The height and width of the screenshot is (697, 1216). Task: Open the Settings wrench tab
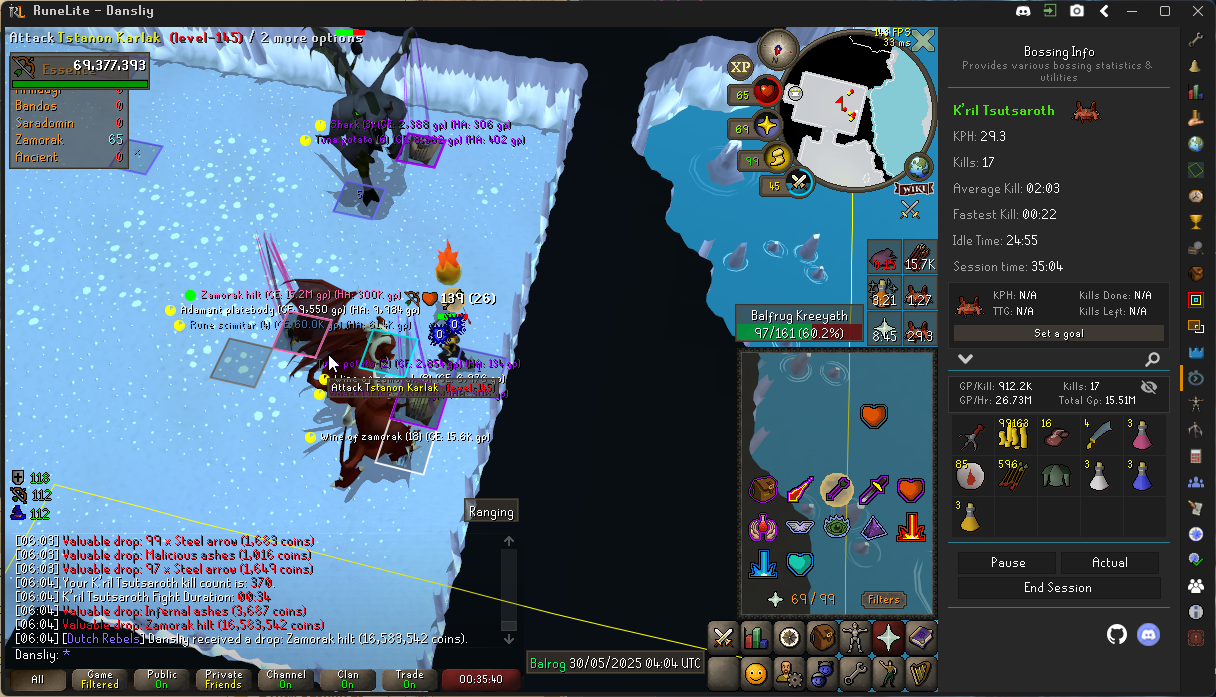(x=855, y=673)
